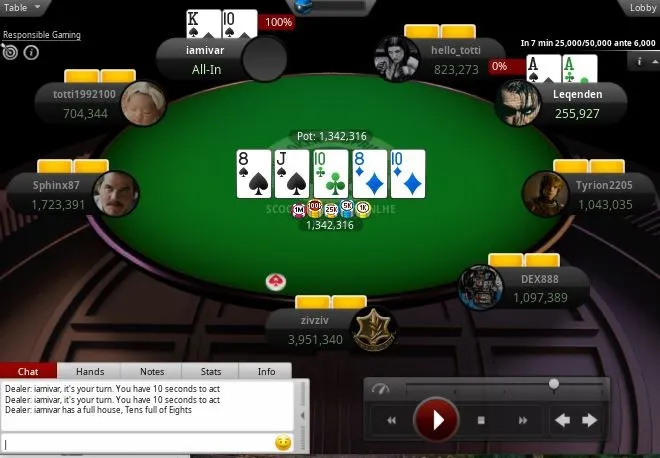Click the info icon under Responsible Gaming
Image resolution: width=660 pixels, height=458 pixels.
tap(31, 52)
